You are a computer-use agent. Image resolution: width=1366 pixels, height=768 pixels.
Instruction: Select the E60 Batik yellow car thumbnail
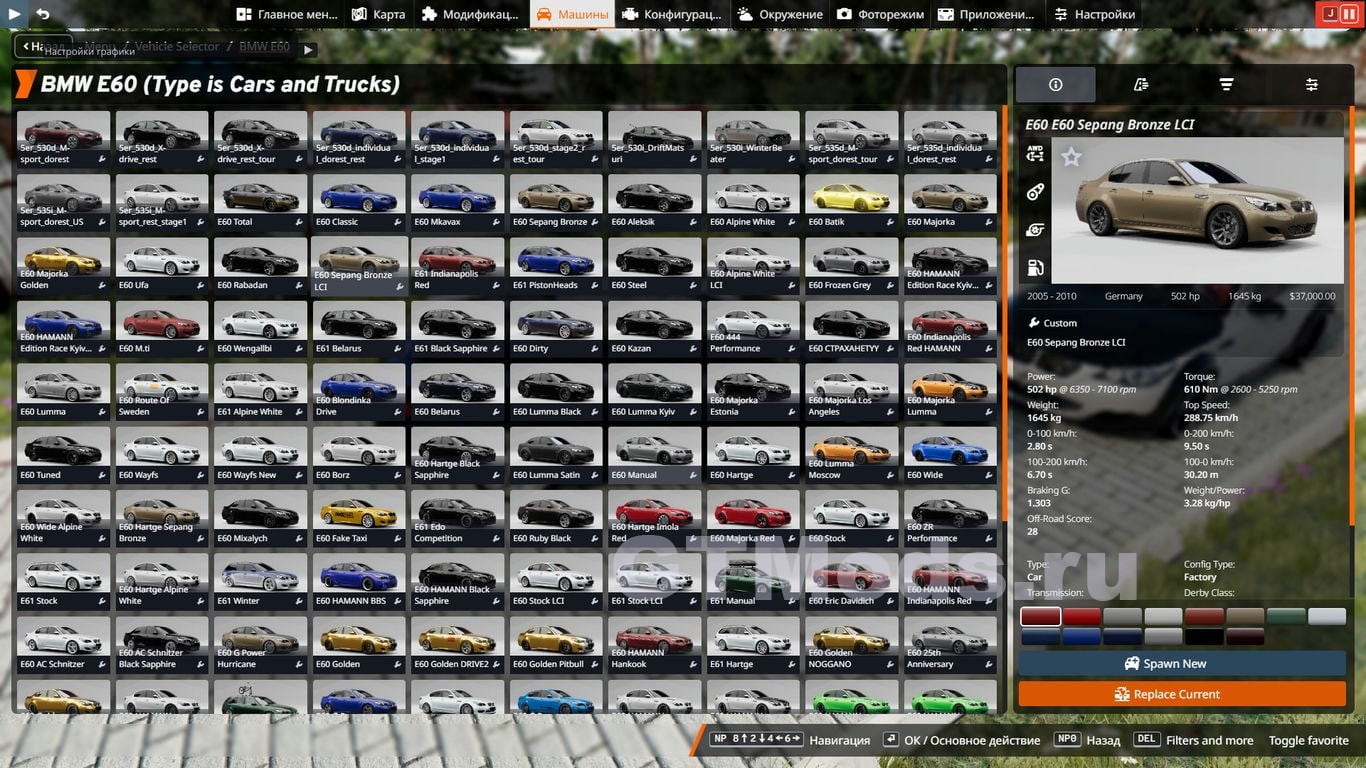(851, 201)
